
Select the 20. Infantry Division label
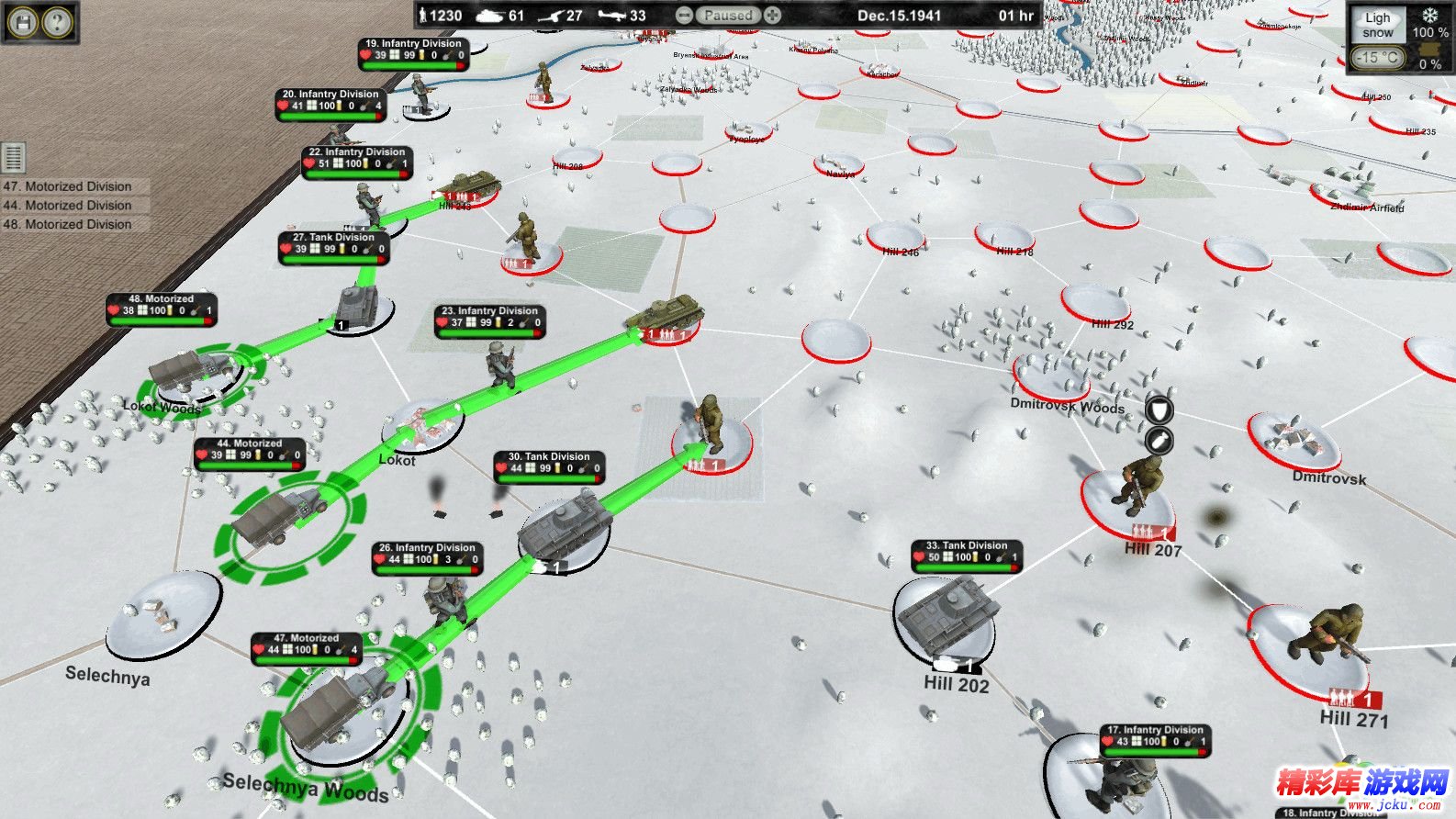pos(330,94)
